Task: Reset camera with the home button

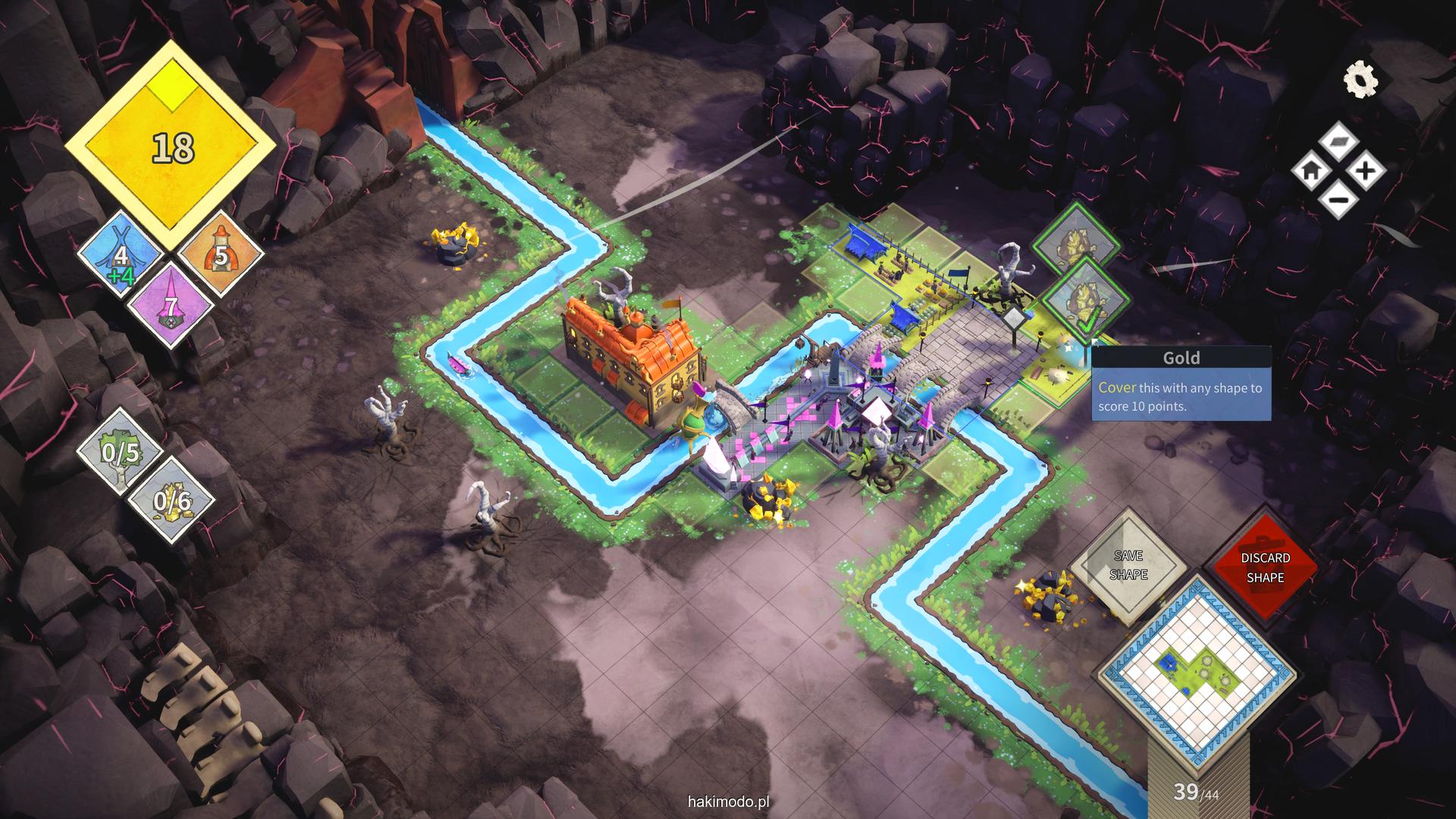Action: tap(1311, 171)
